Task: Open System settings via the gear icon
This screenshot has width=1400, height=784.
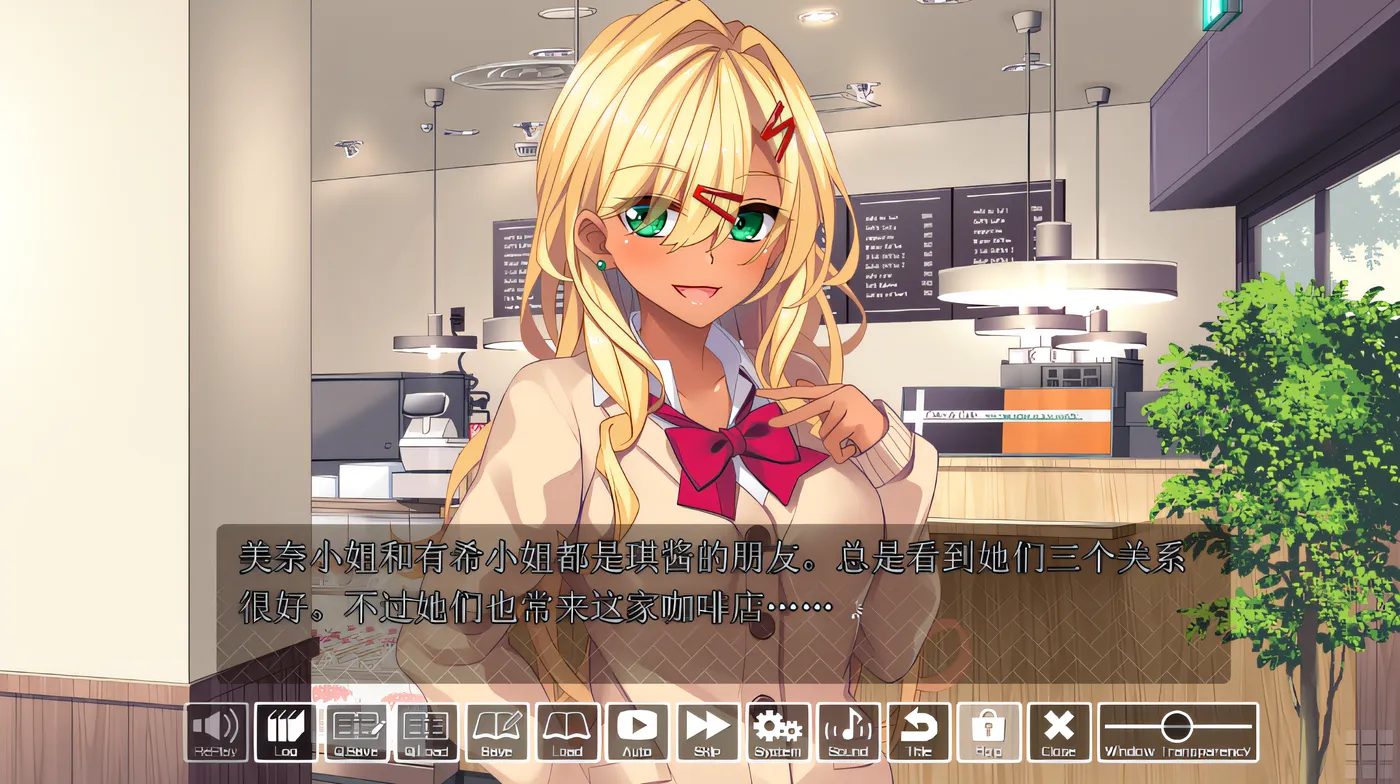Action: [779, 734]
